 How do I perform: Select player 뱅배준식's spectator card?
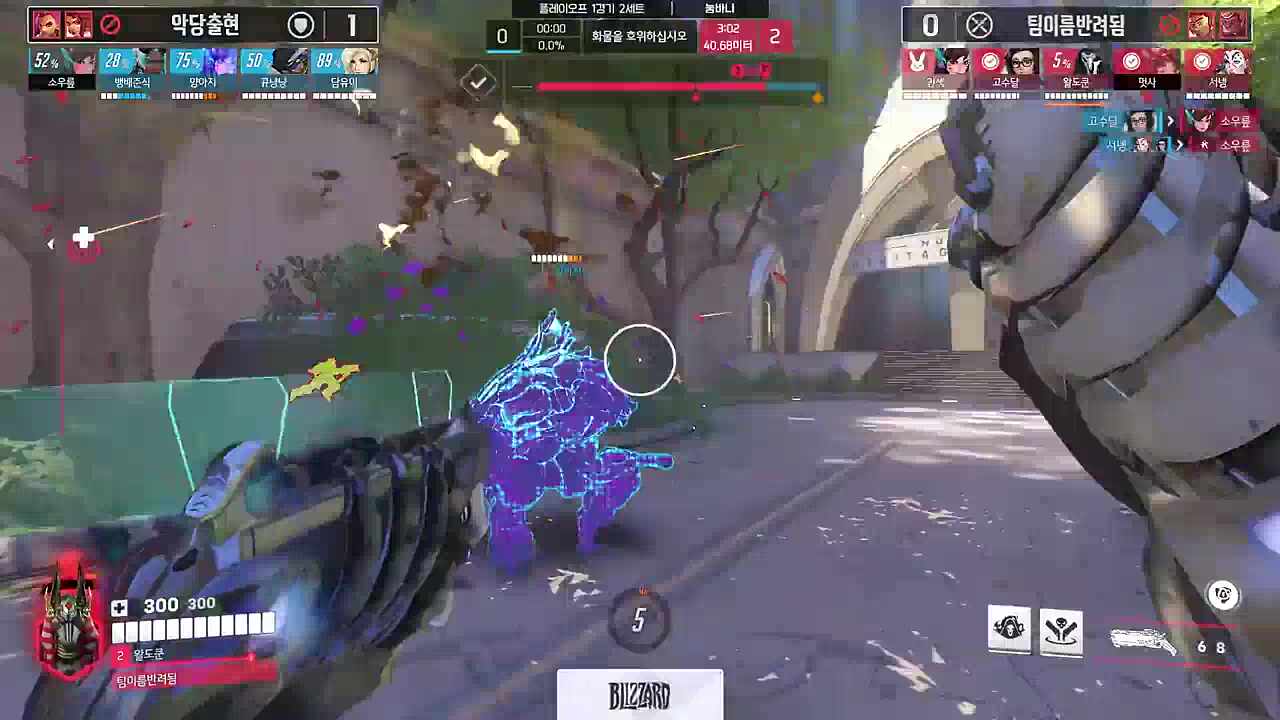133,70
